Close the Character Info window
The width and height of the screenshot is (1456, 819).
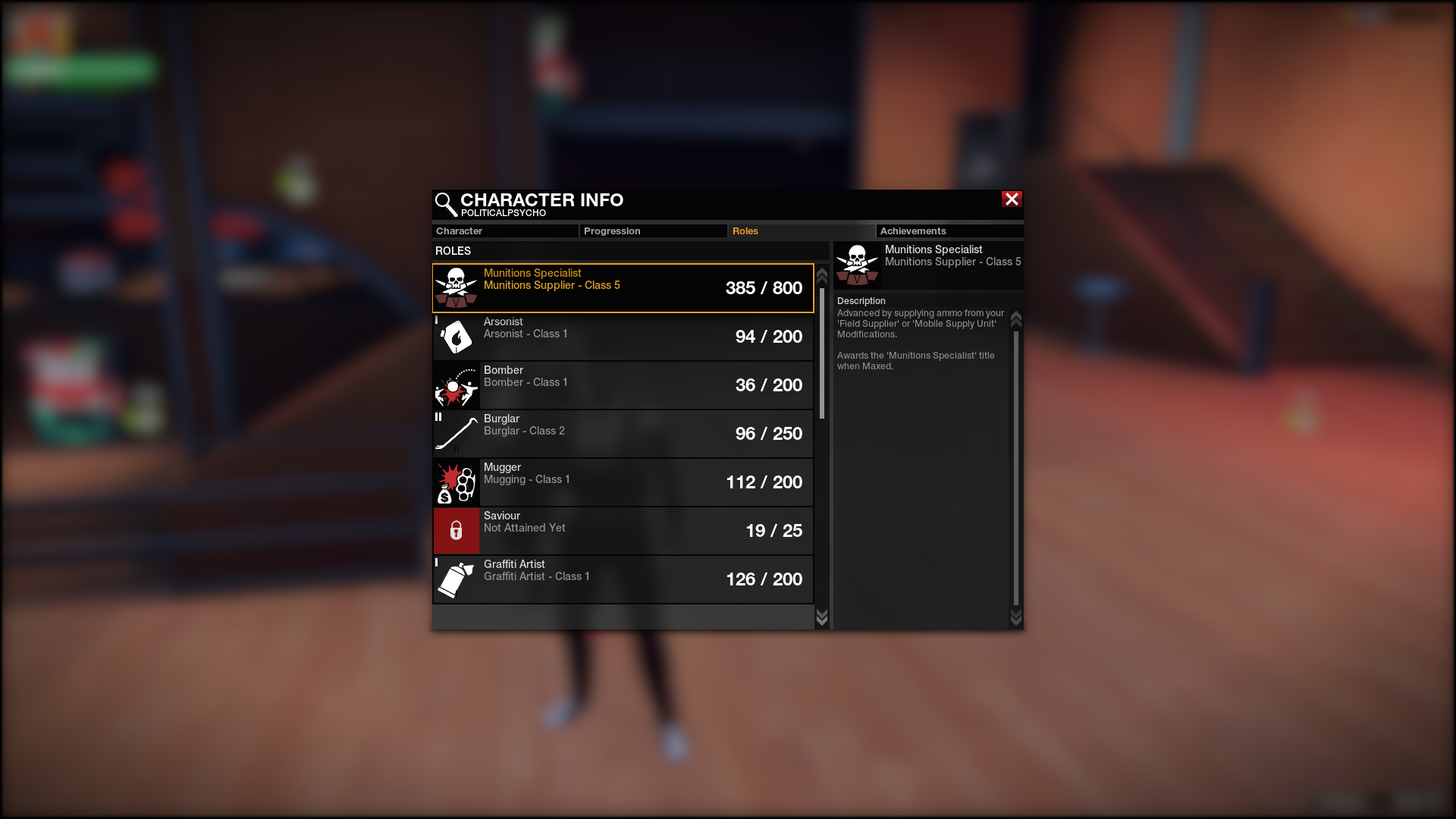click(x=1012, y=199)
